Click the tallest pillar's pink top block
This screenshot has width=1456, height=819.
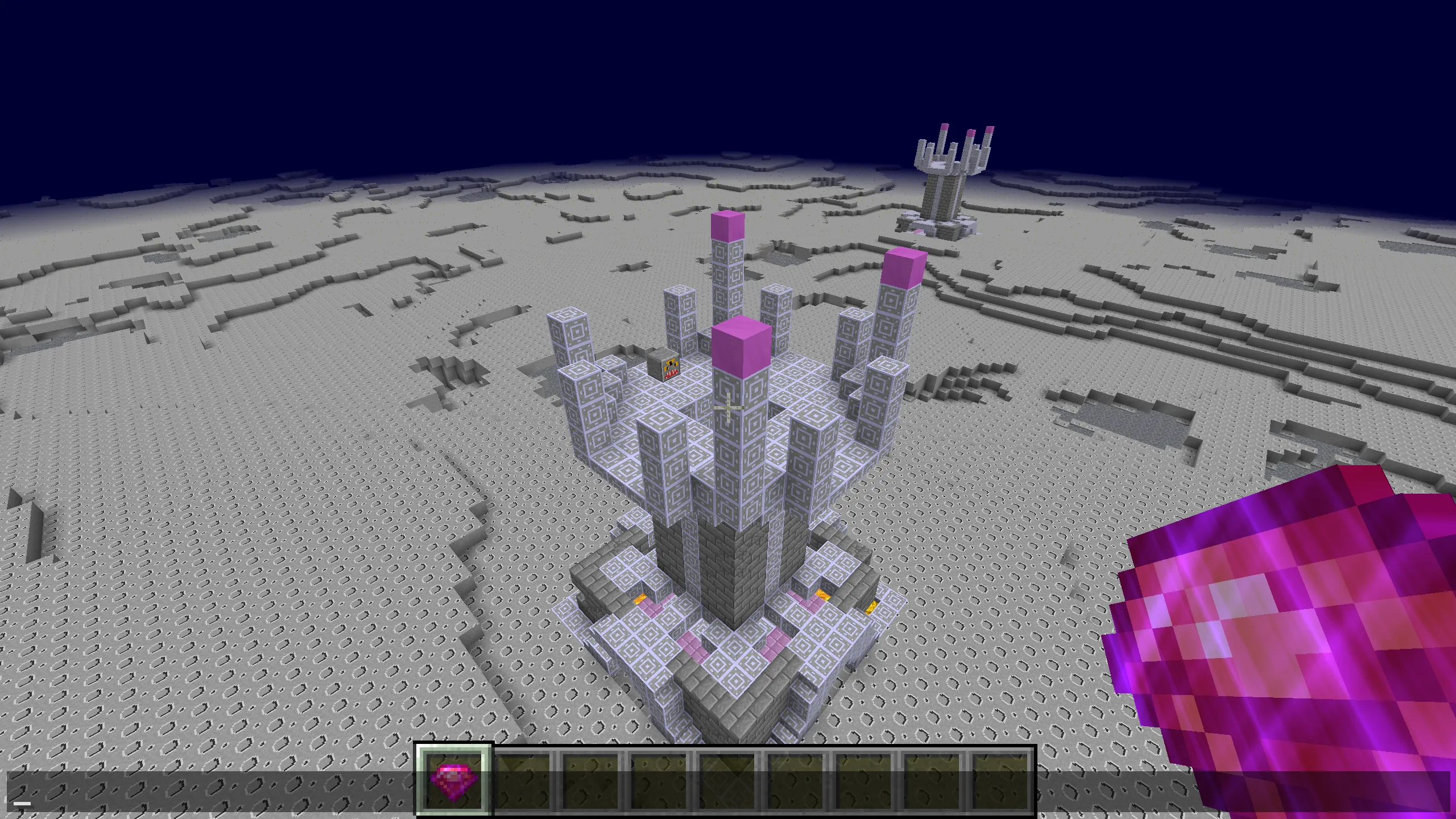click(728, 227)
